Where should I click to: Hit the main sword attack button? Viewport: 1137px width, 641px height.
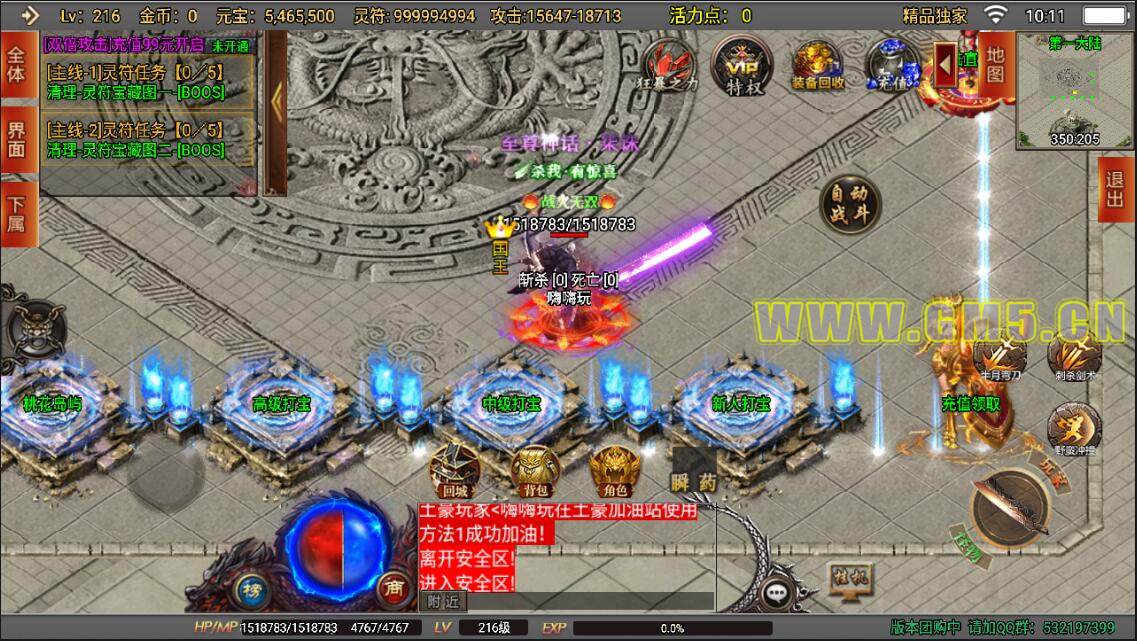(x=1010, y=508)
